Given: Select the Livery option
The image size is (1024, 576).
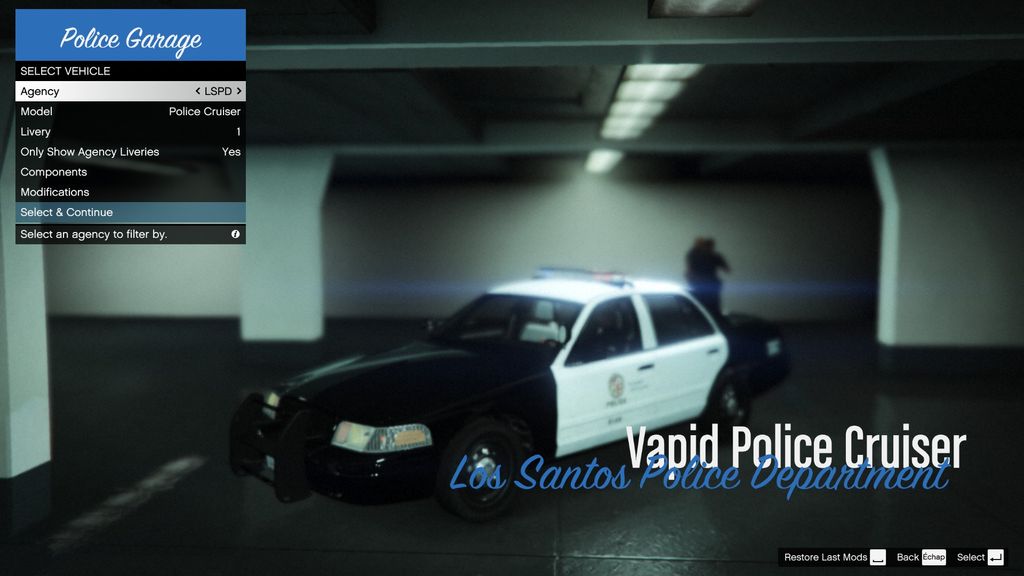Looking at the screenshot, I should [x=130, y=132].
